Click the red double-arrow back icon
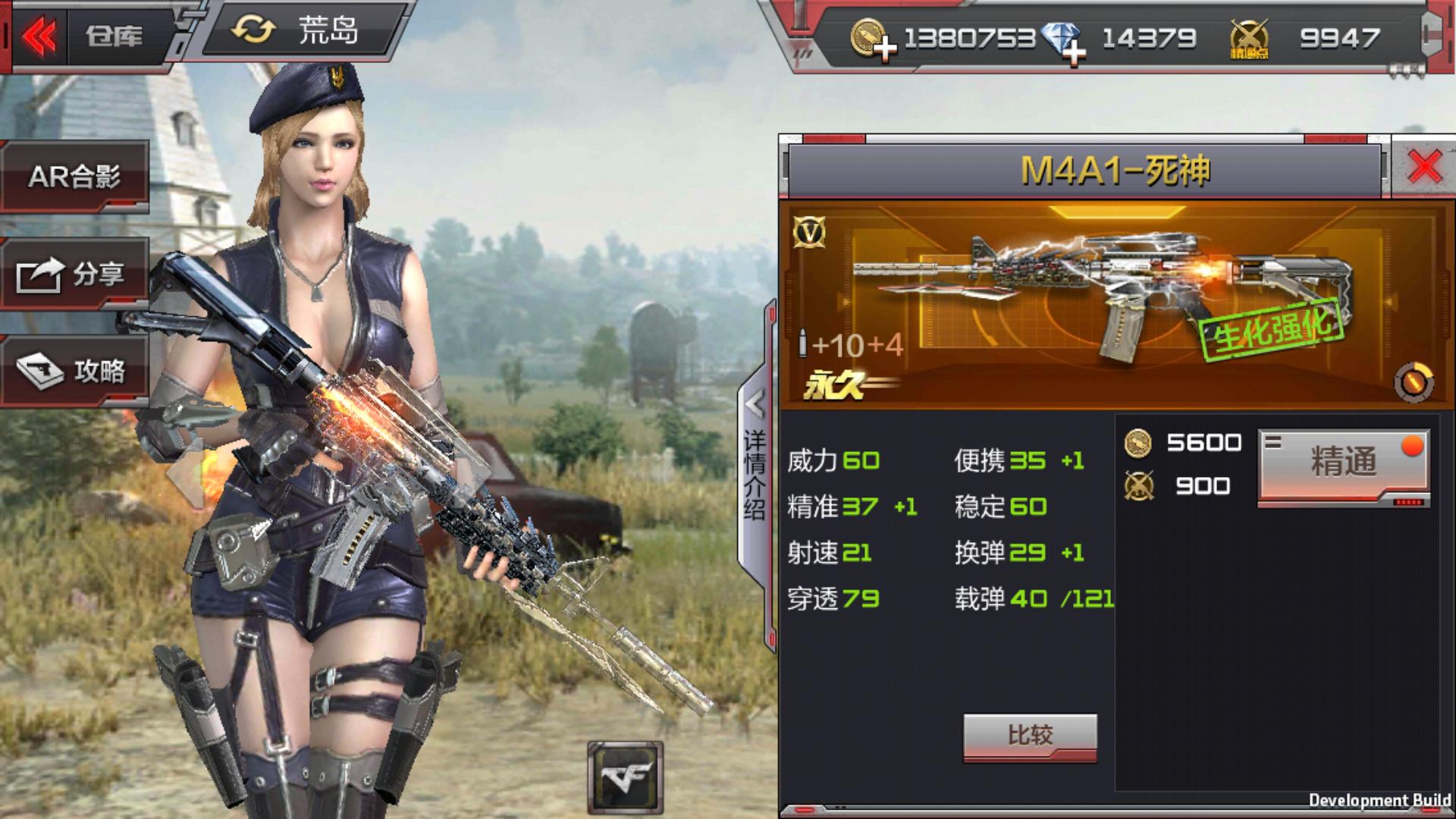 coord(42,36)
